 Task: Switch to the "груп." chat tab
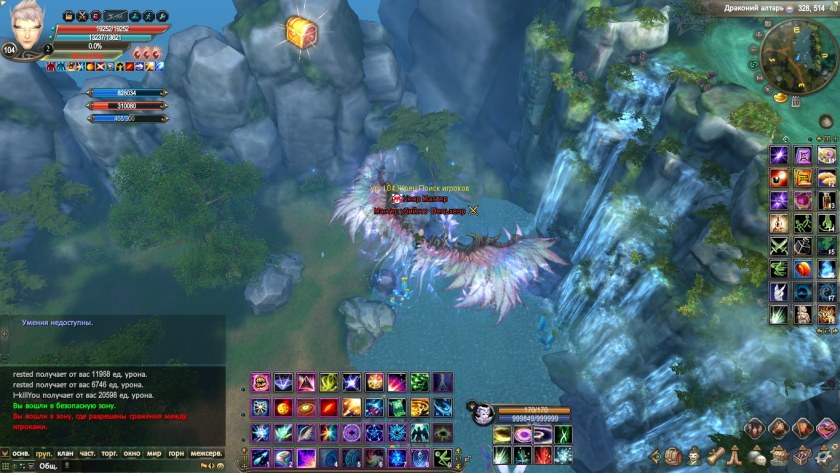[x=44, y=453]
